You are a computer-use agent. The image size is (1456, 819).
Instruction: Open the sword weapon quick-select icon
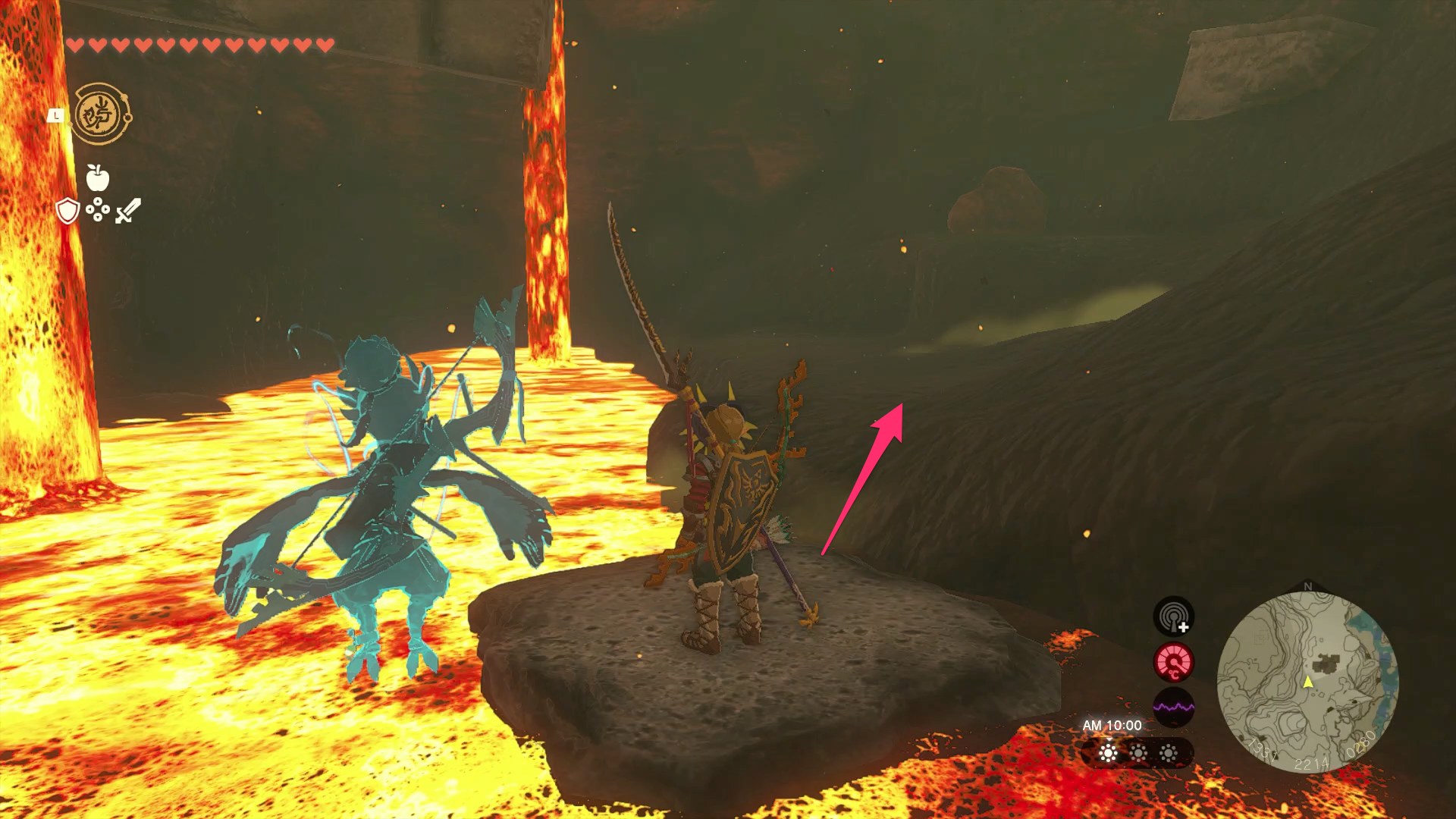127,211
